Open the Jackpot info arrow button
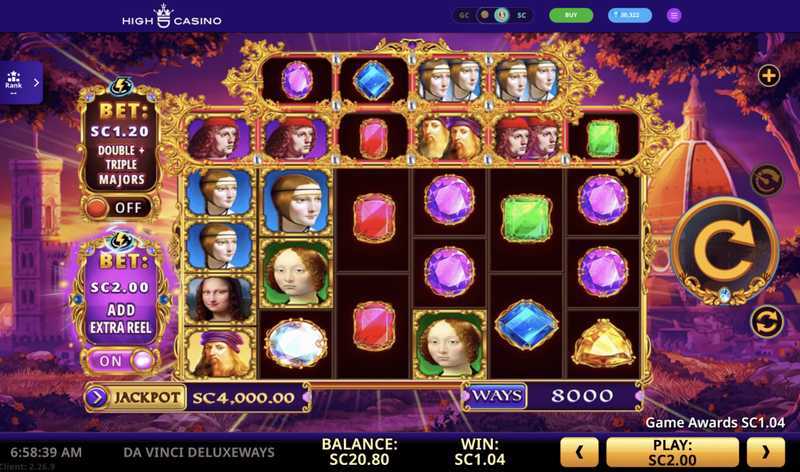Viewport: 800px width, 472px height. (x=98, y=397)
